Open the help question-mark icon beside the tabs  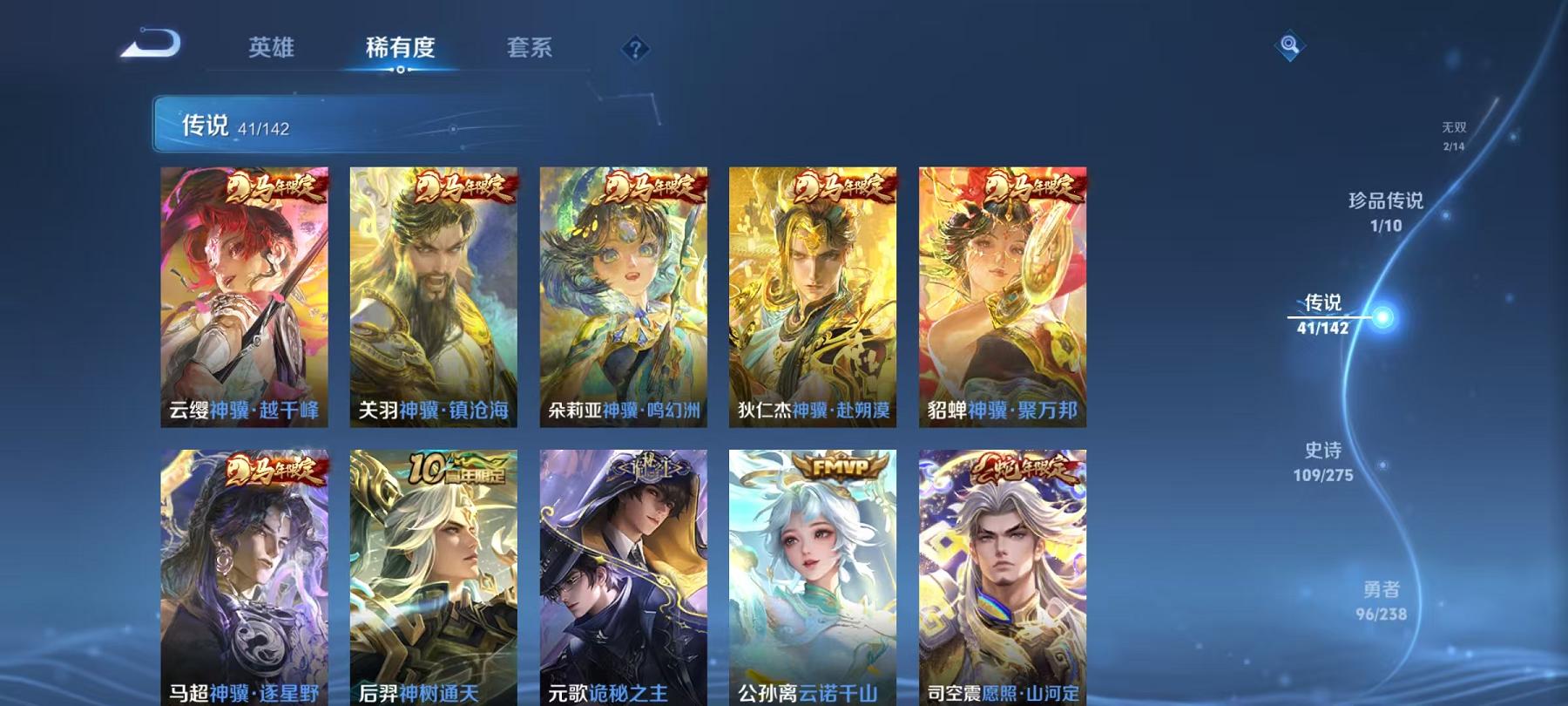click(x=635, y=50)
